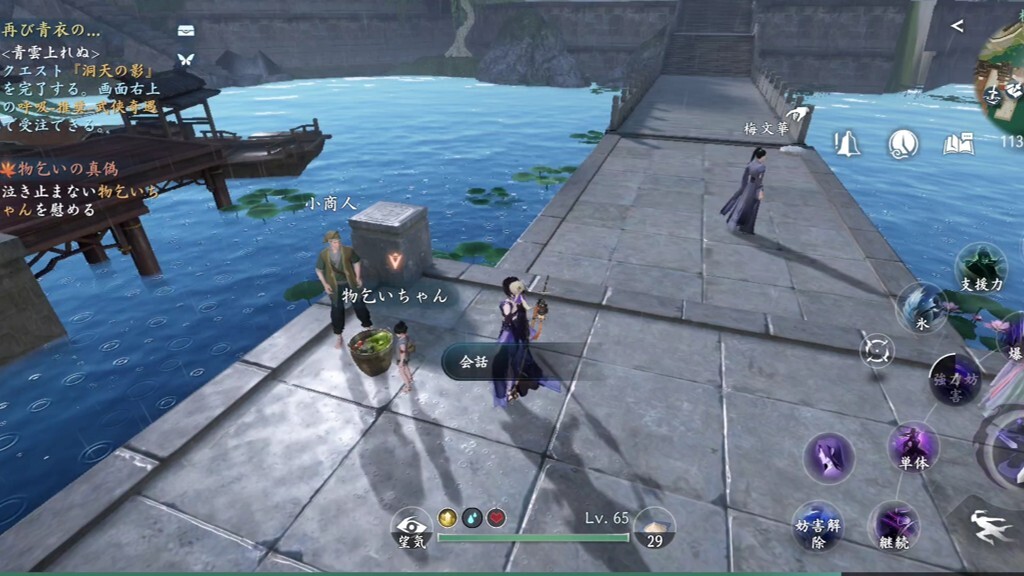Tap the circular target-switch icon
Image resolution: width=1024 pixels, height=576 pixels.
coord(876,350)
